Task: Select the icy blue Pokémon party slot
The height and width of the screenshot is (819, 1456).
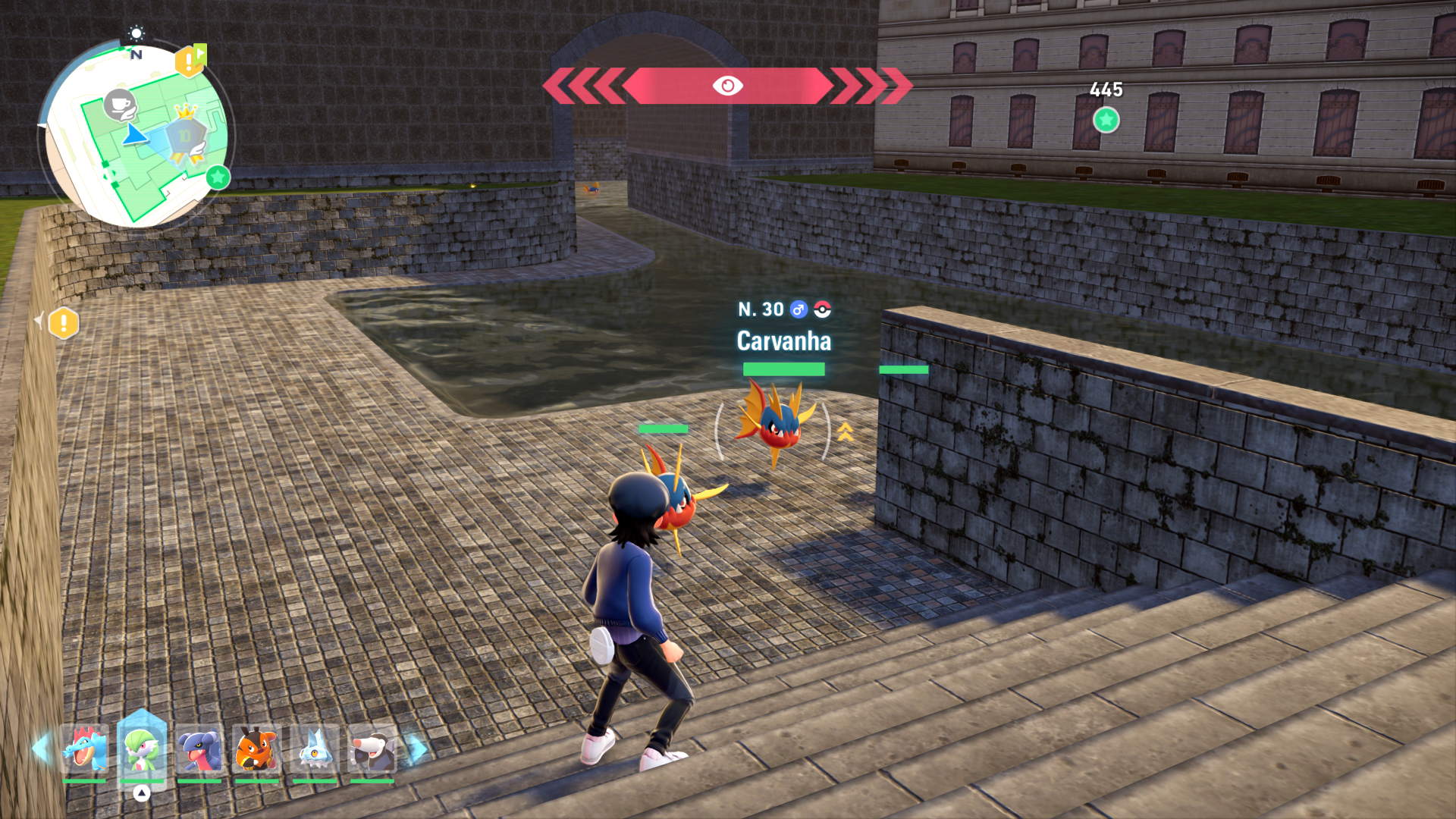Action: click(x=314, y=749)
